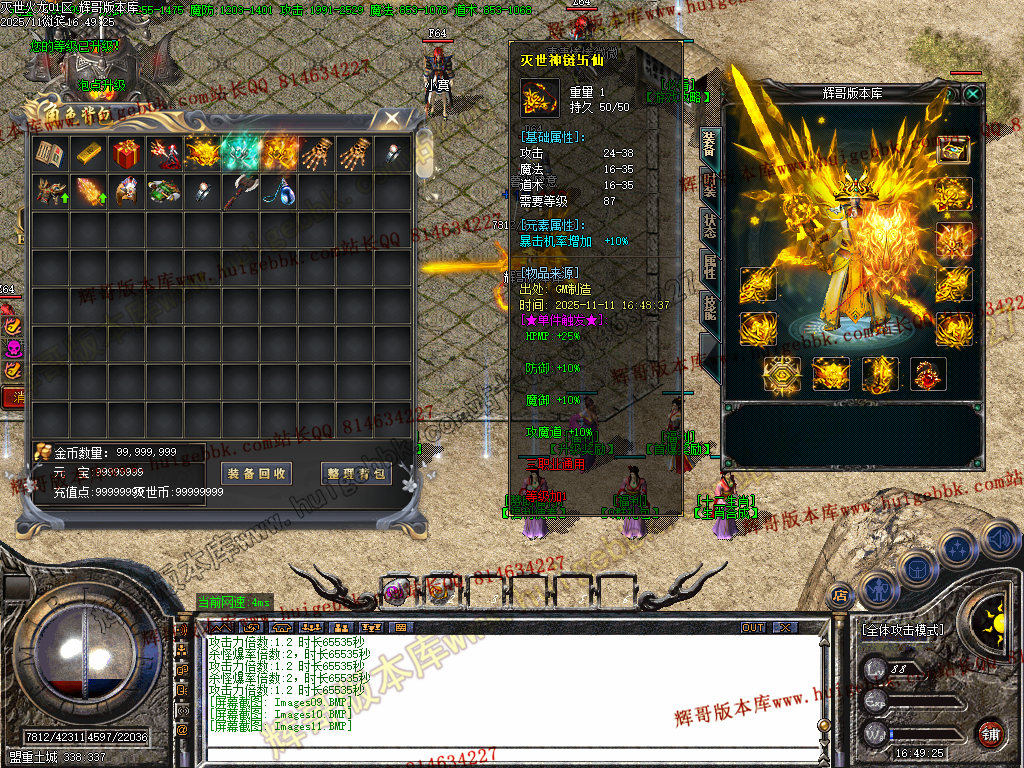Select the gold bar item in backpack
1024x768 pixels.
coord(88,154)
